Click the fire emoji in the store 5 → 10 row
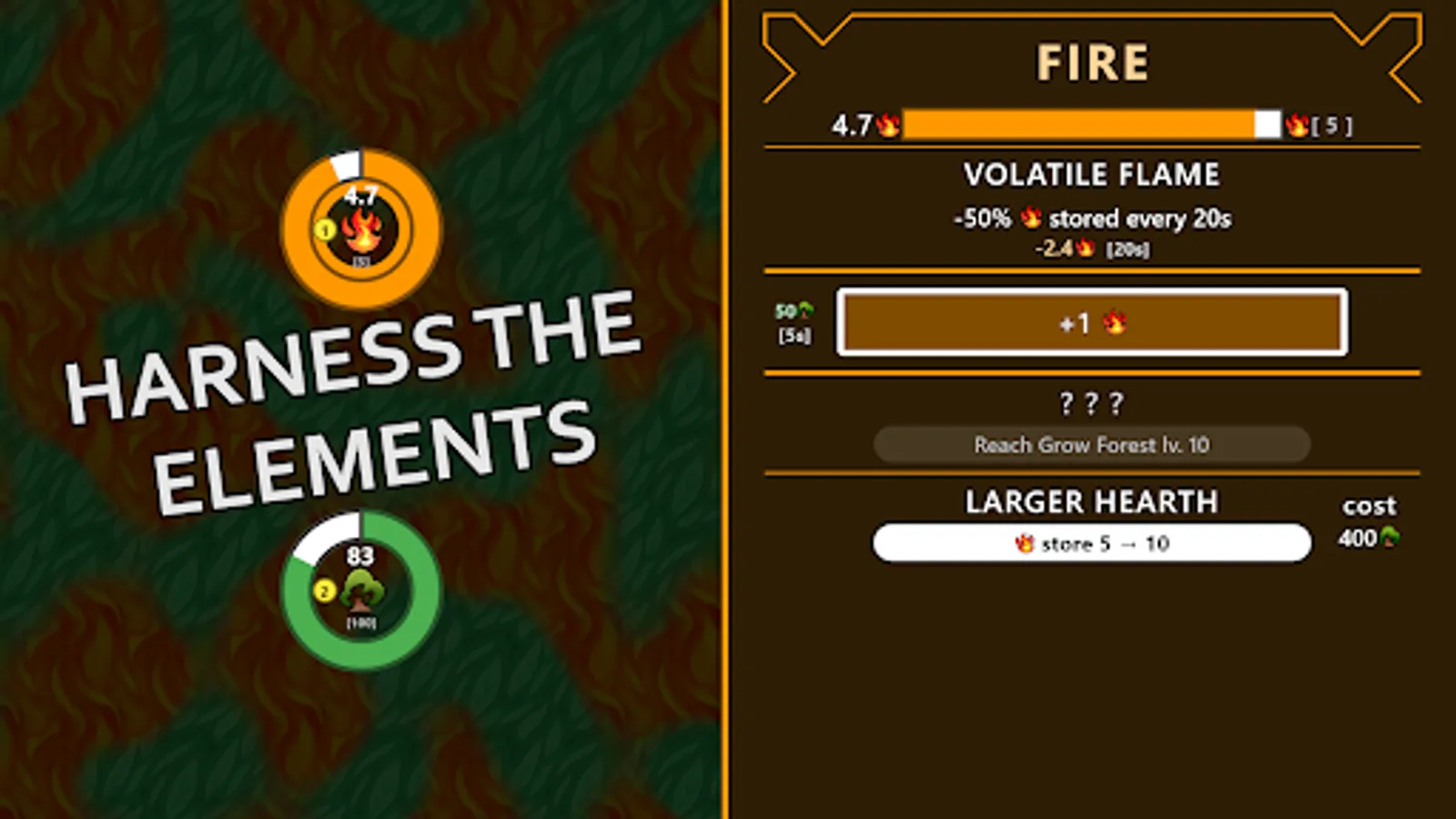Screen dimensions: 1456x819 [1024, 543]
